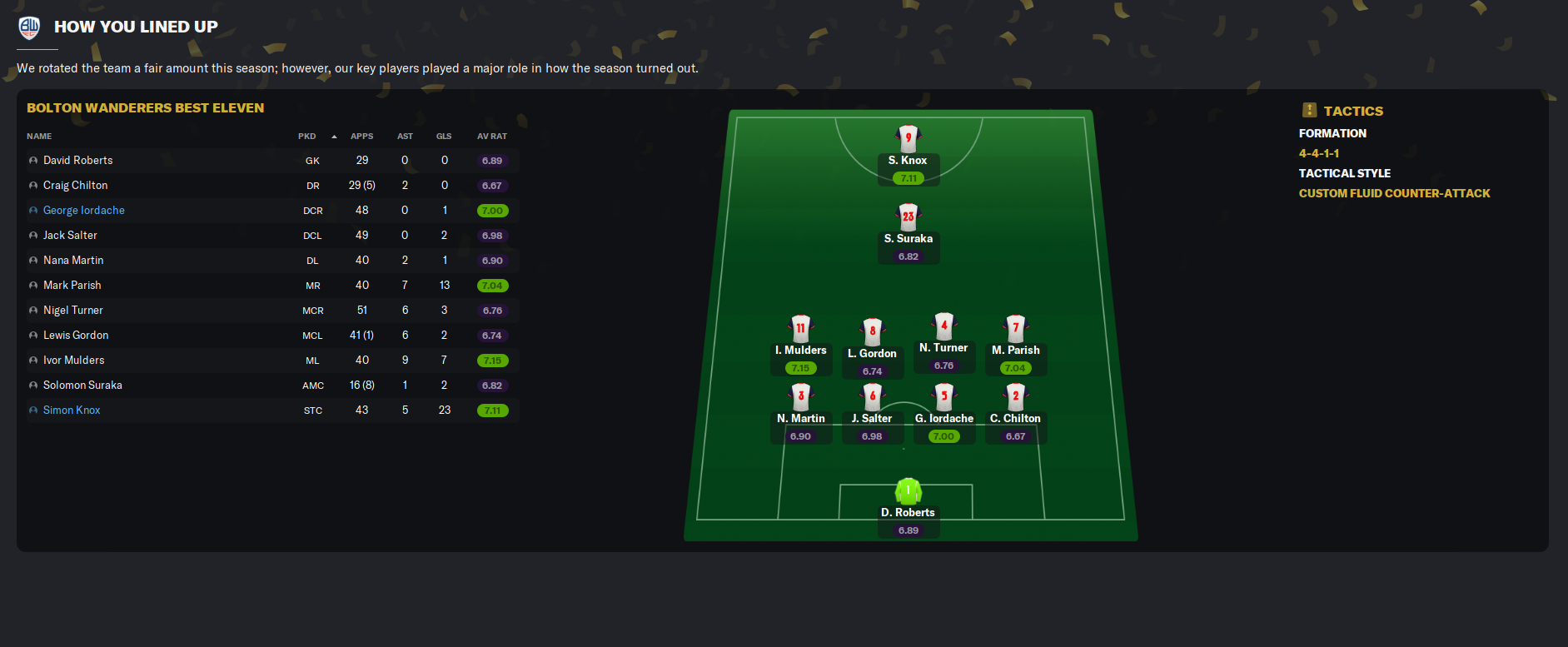View George Iordache's player page
The height and width of the screenshot is (647, 1568).
[x=83, y=211]
